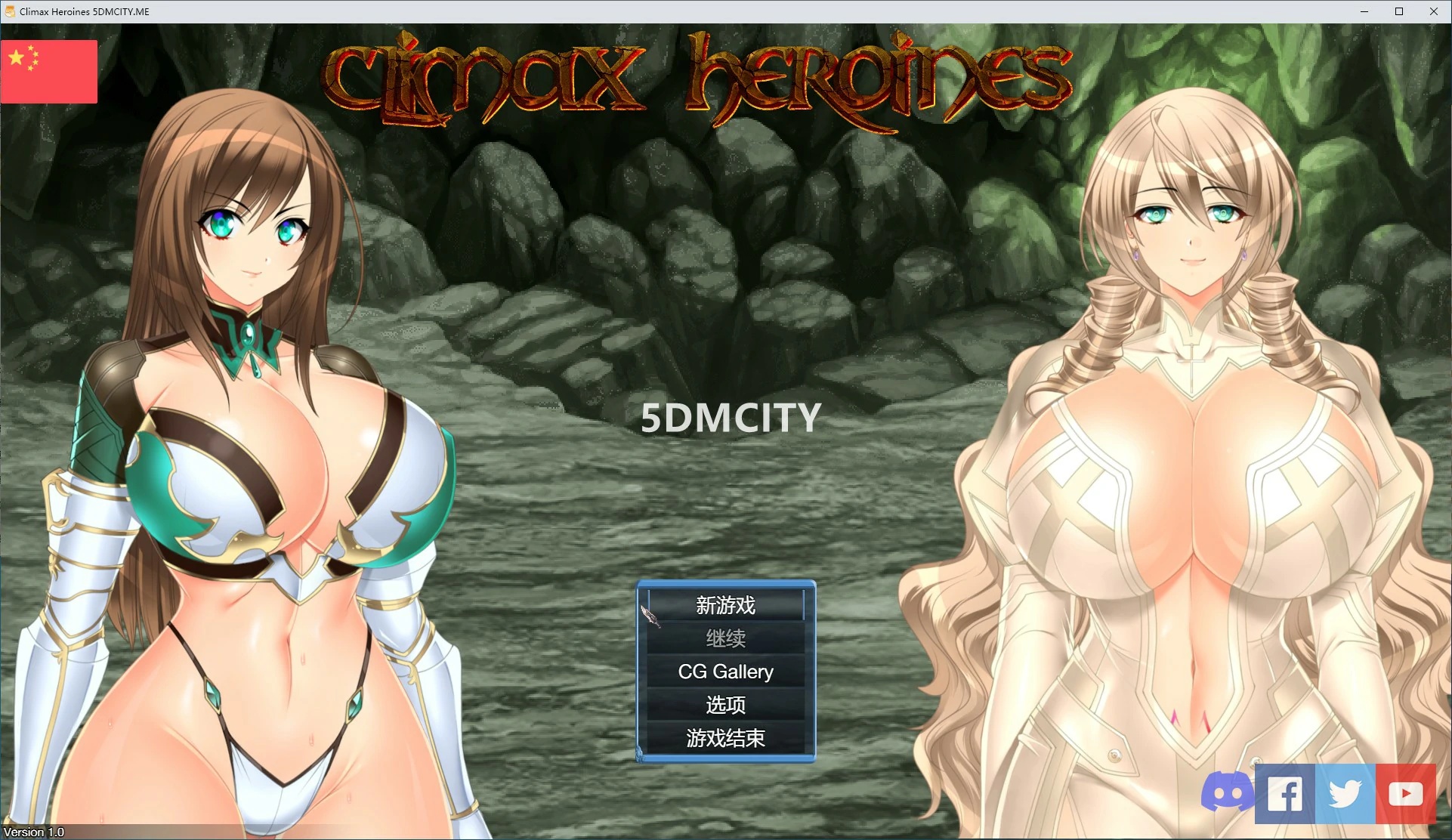Open the YouTube channel icon
Viewport: 1452px width, 840px height.
click(x=1405, y=793)
